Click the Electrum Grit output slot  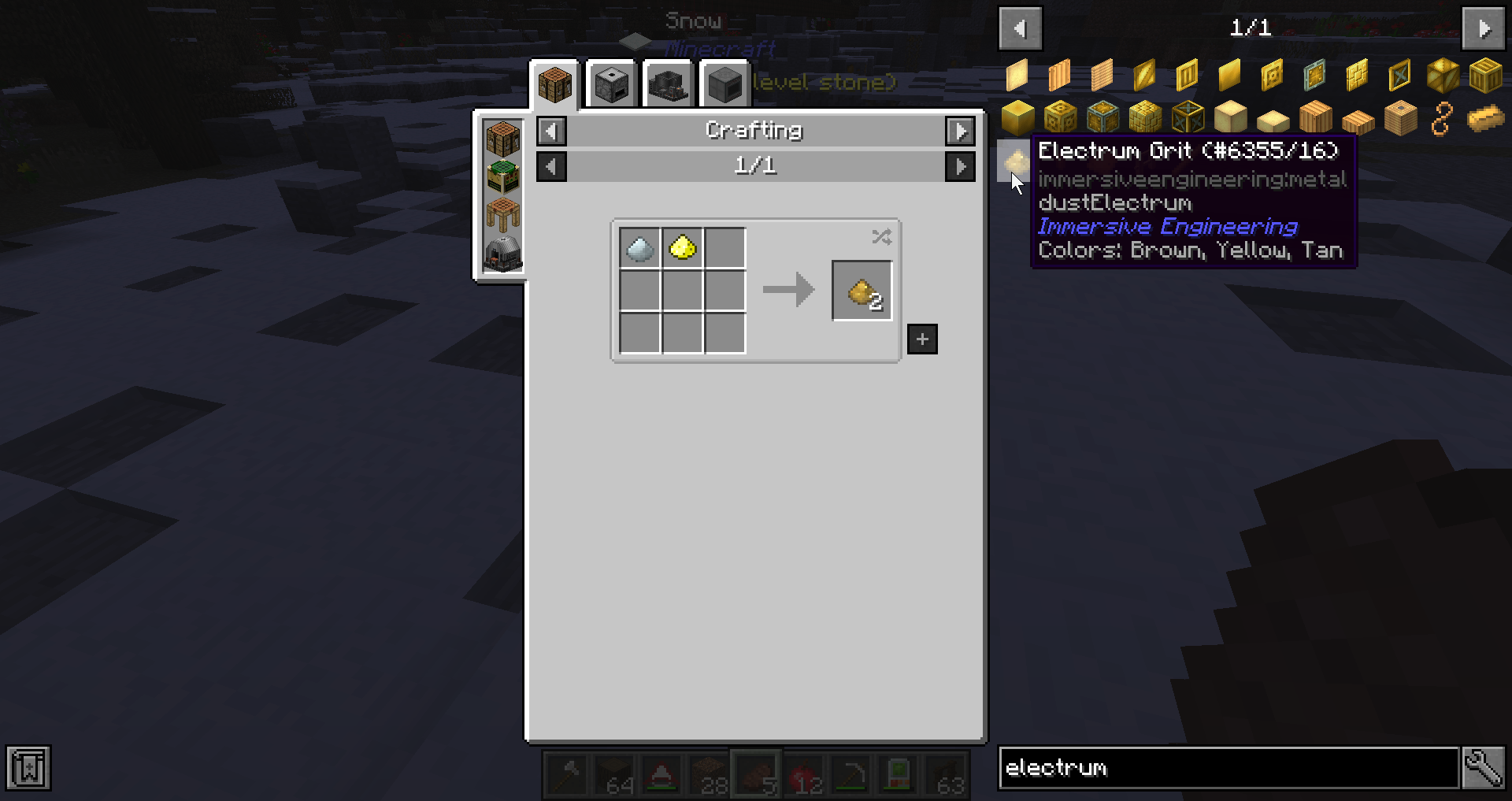862,291
